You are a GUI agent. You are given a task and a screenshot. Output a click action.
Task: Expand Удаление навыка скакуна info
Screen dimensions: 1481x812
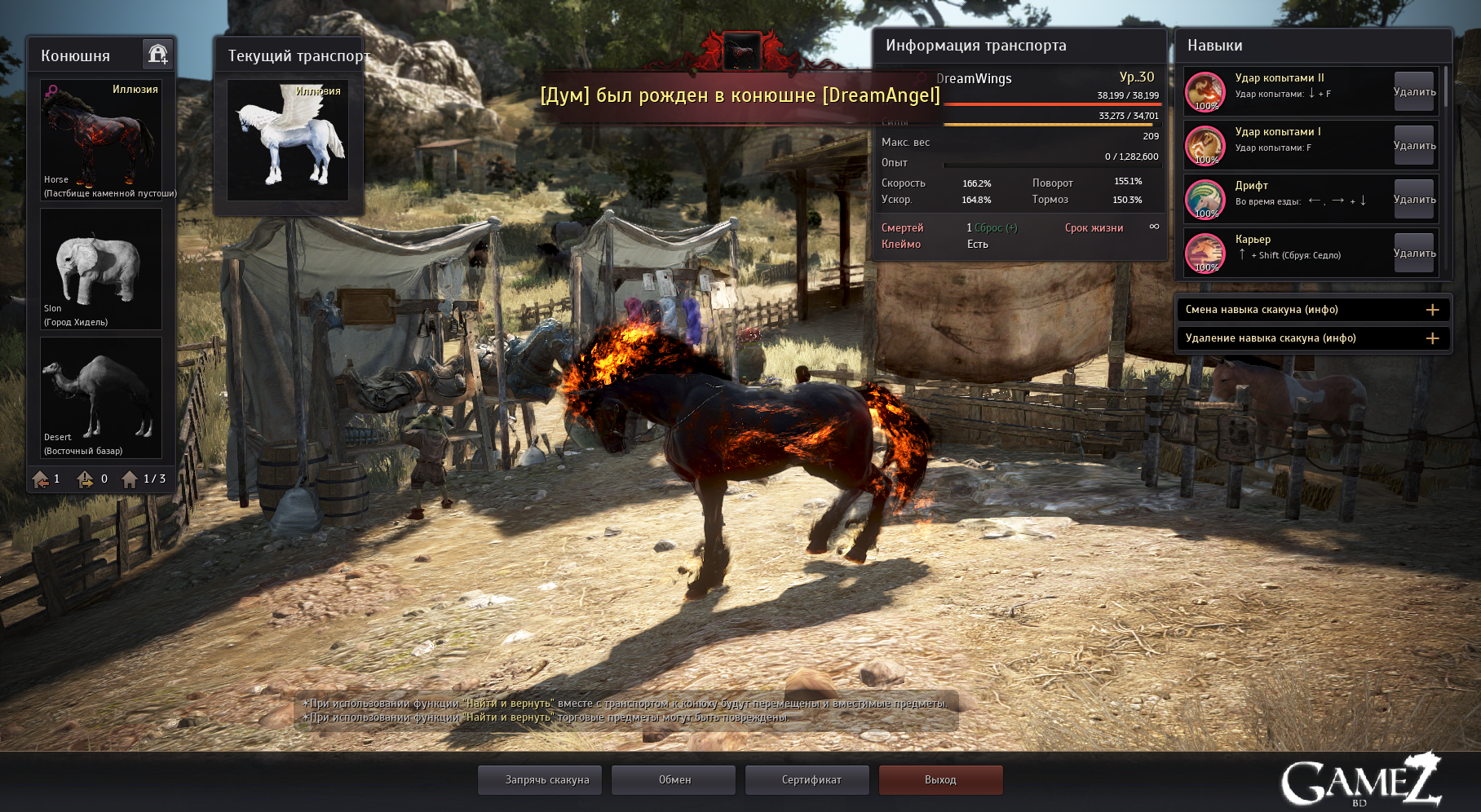(1432, 338)
